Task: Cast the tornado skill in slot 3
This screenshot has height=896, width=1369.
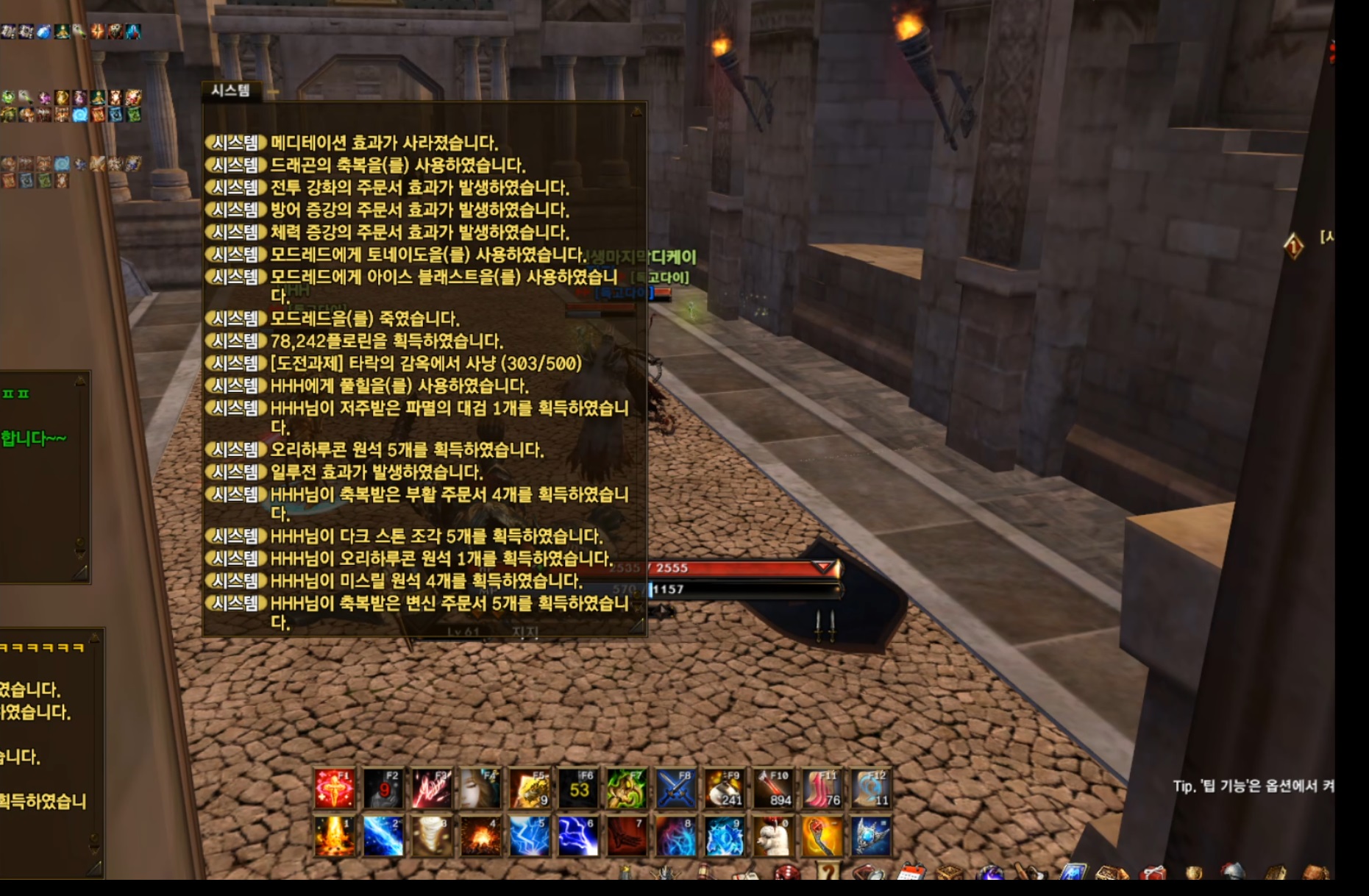Action: click(431, 836)
